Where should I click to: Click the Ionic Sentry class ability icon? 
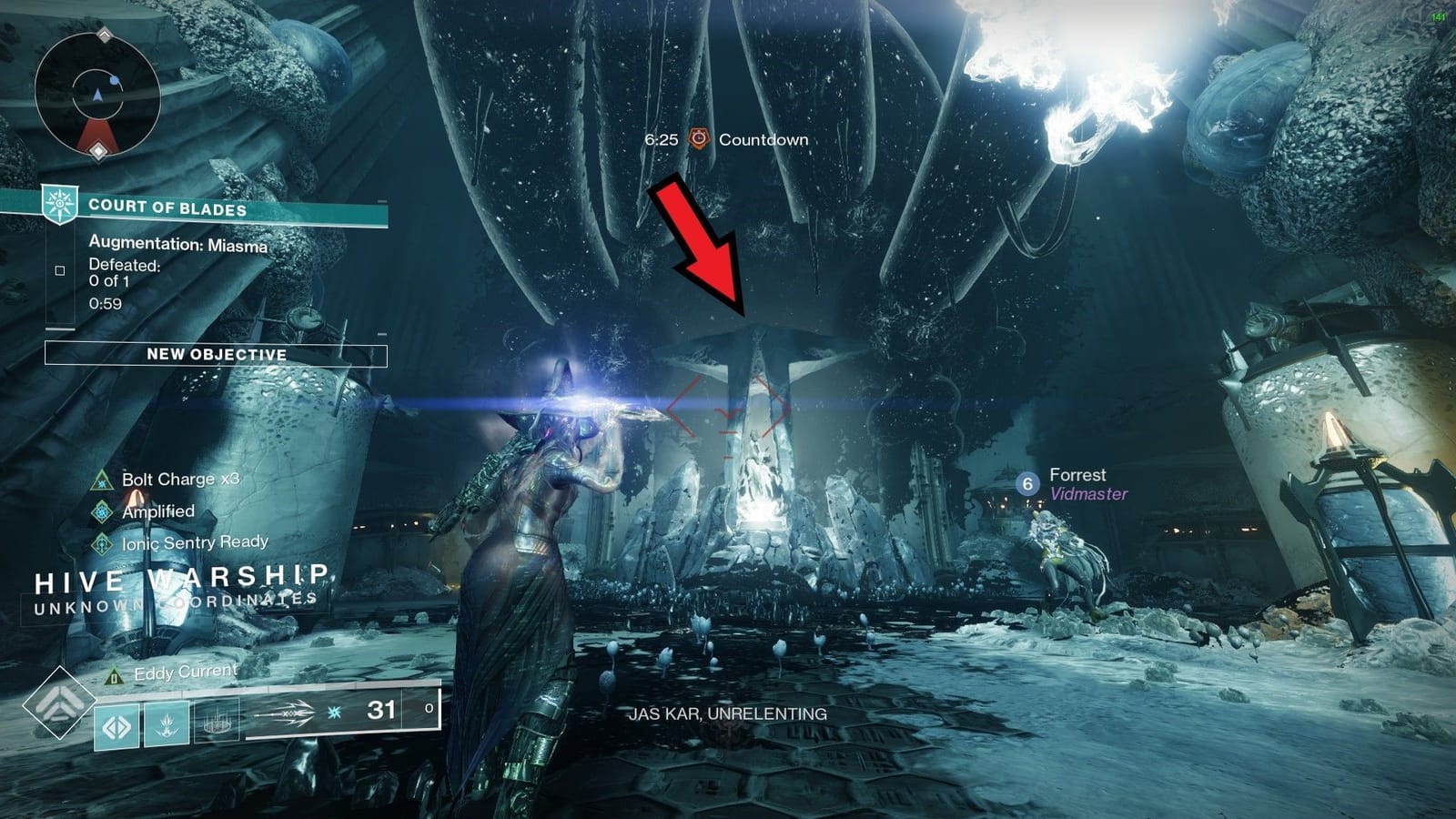[x=215, y=723]
